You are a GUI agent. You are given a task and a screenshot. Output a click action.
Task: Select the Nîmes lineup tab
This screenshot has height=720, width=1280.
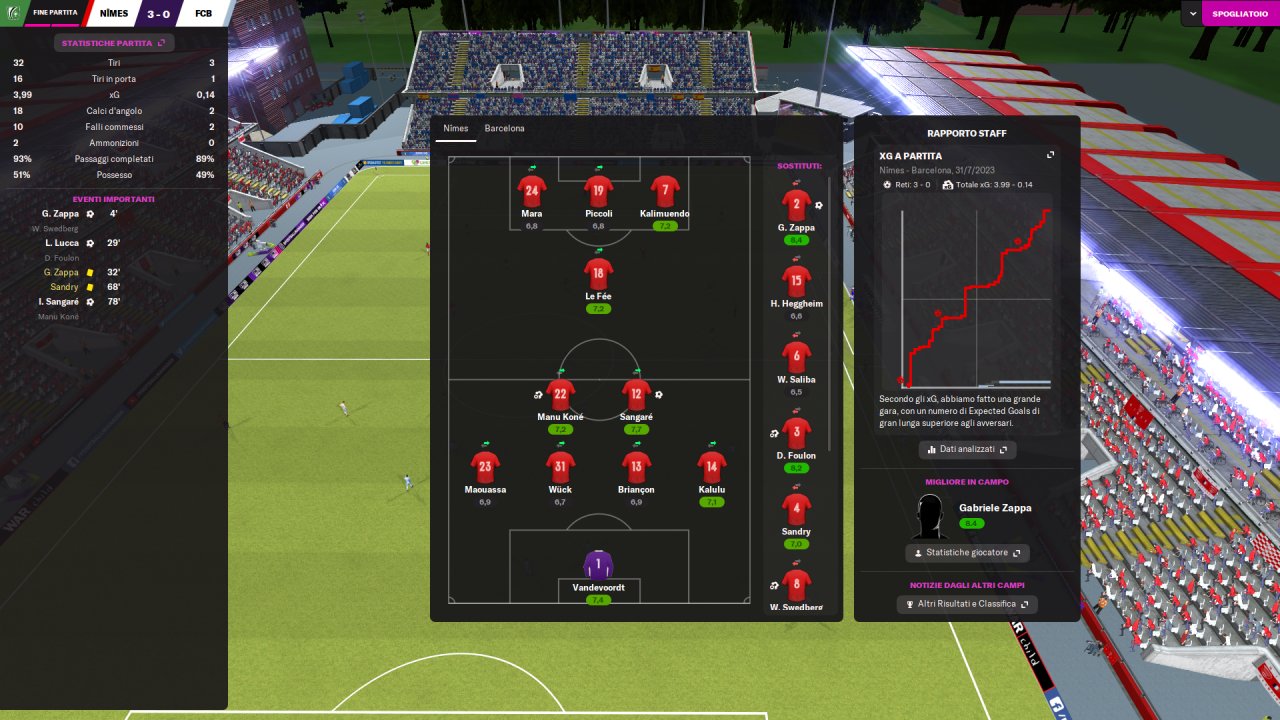pyautogui.click(x=456, y=129)
